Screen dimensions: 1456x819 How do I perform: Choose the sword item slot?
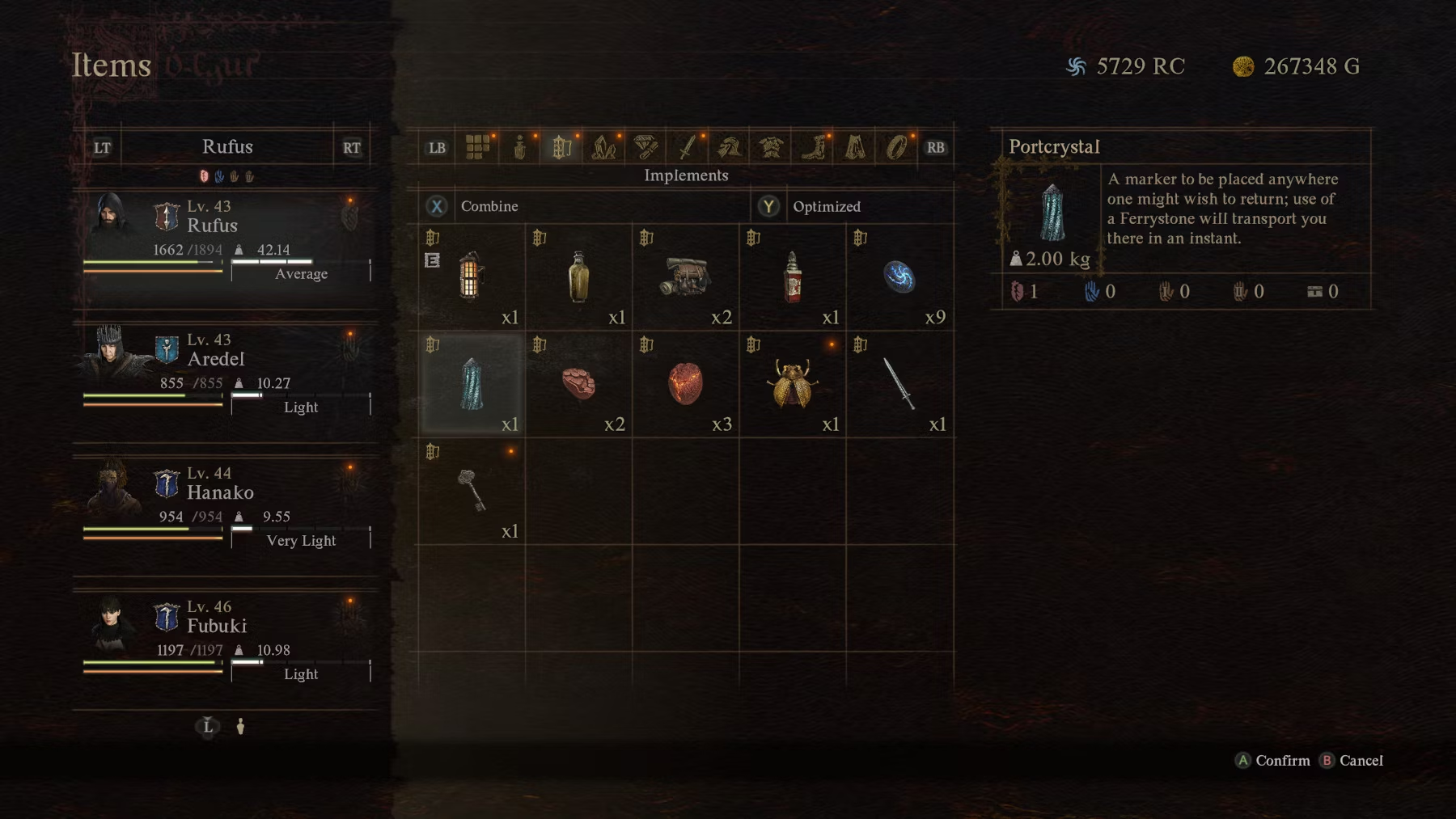pyautogui.click(x=899, y=384)
